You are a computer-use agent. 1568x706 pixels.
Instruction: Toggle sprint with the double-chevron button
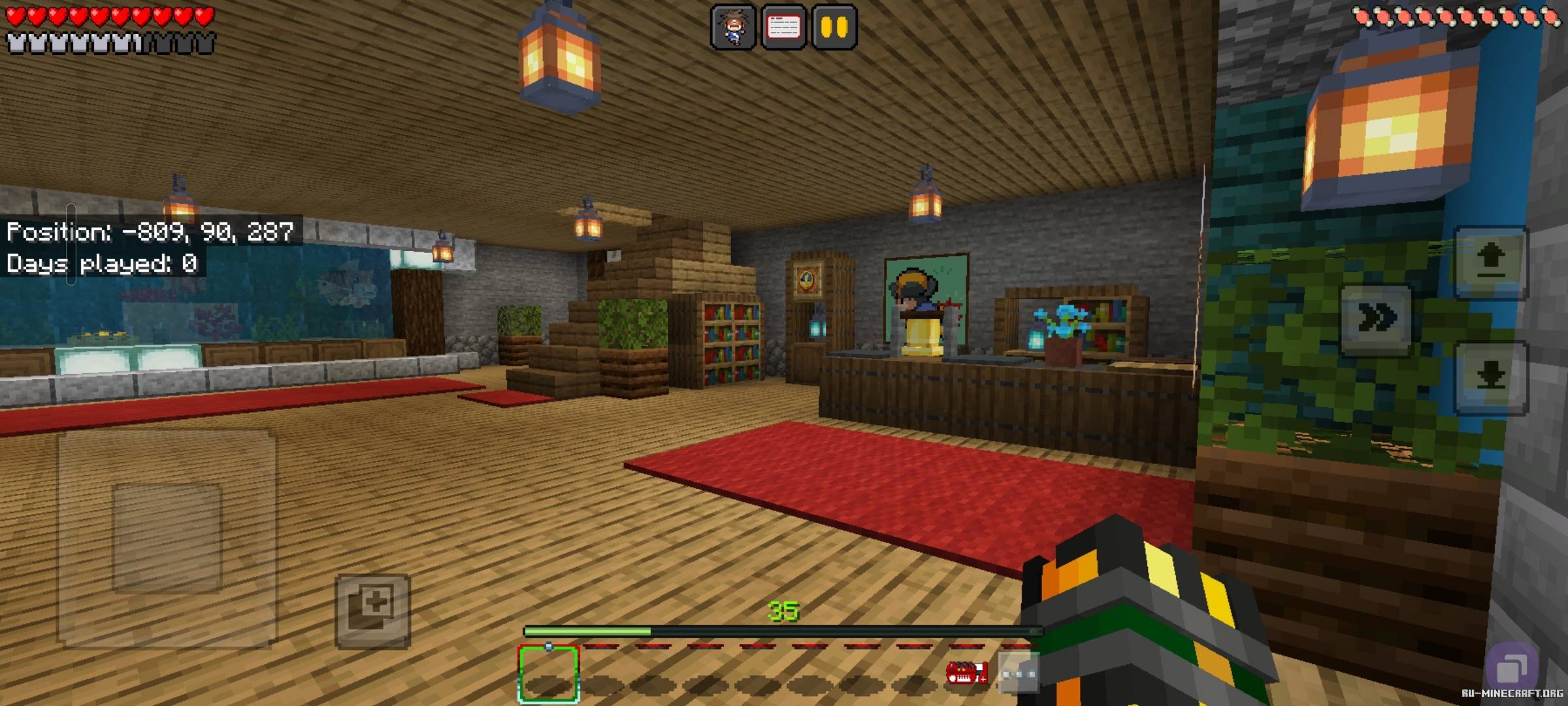click(x=1376, y=318)
